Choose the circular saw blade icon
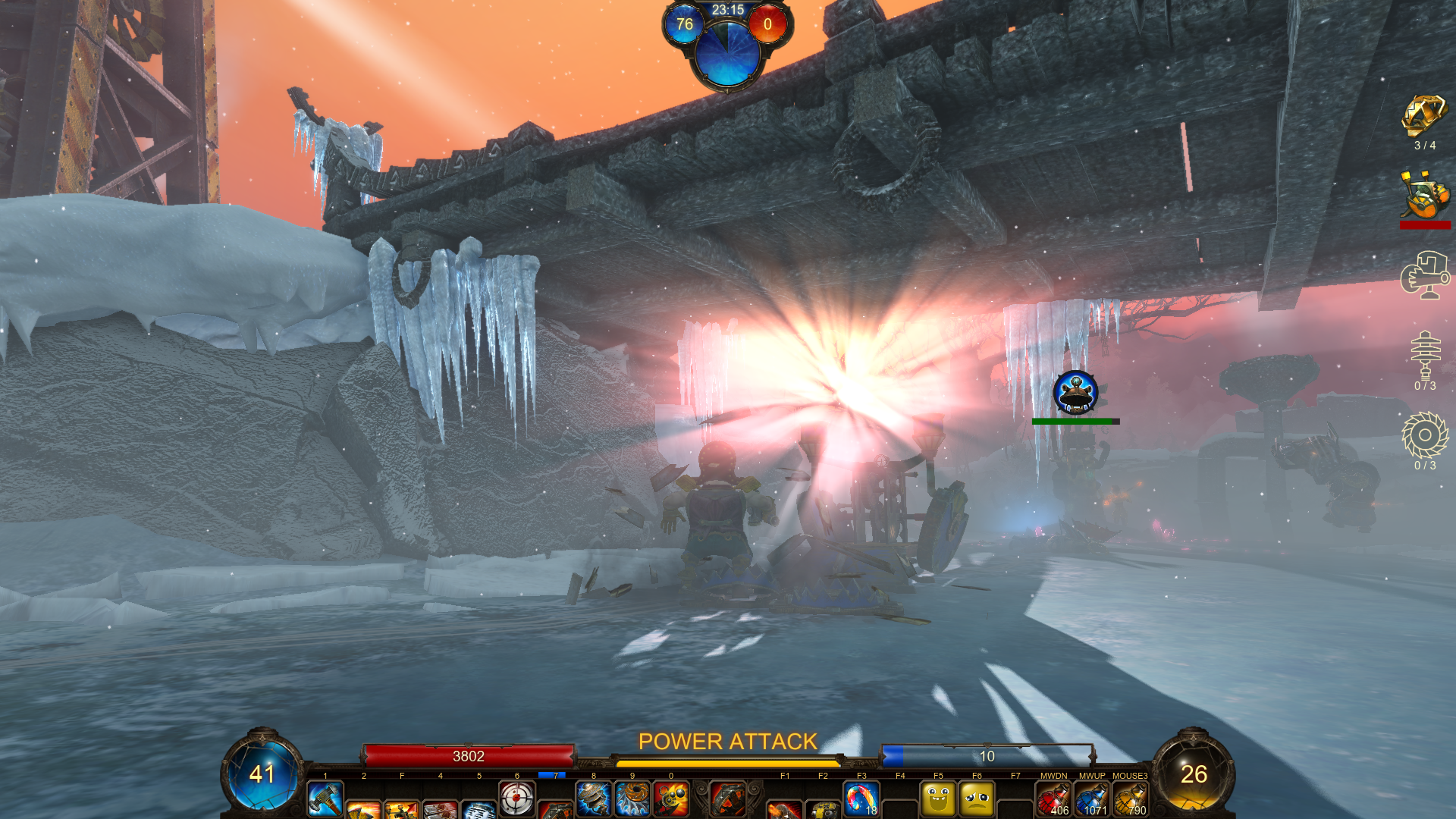 (x=1425, y=435)
